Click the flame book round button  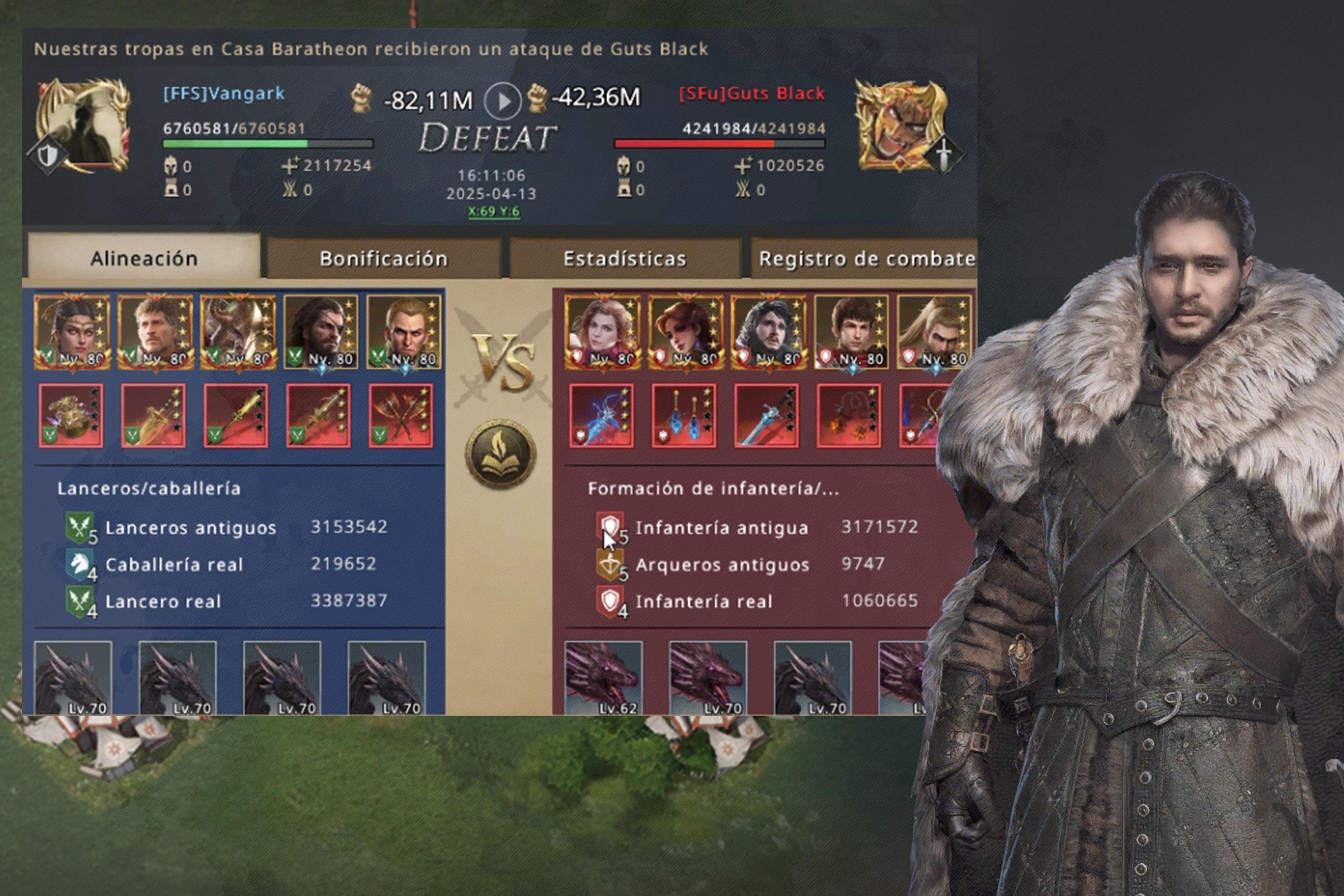500,454
